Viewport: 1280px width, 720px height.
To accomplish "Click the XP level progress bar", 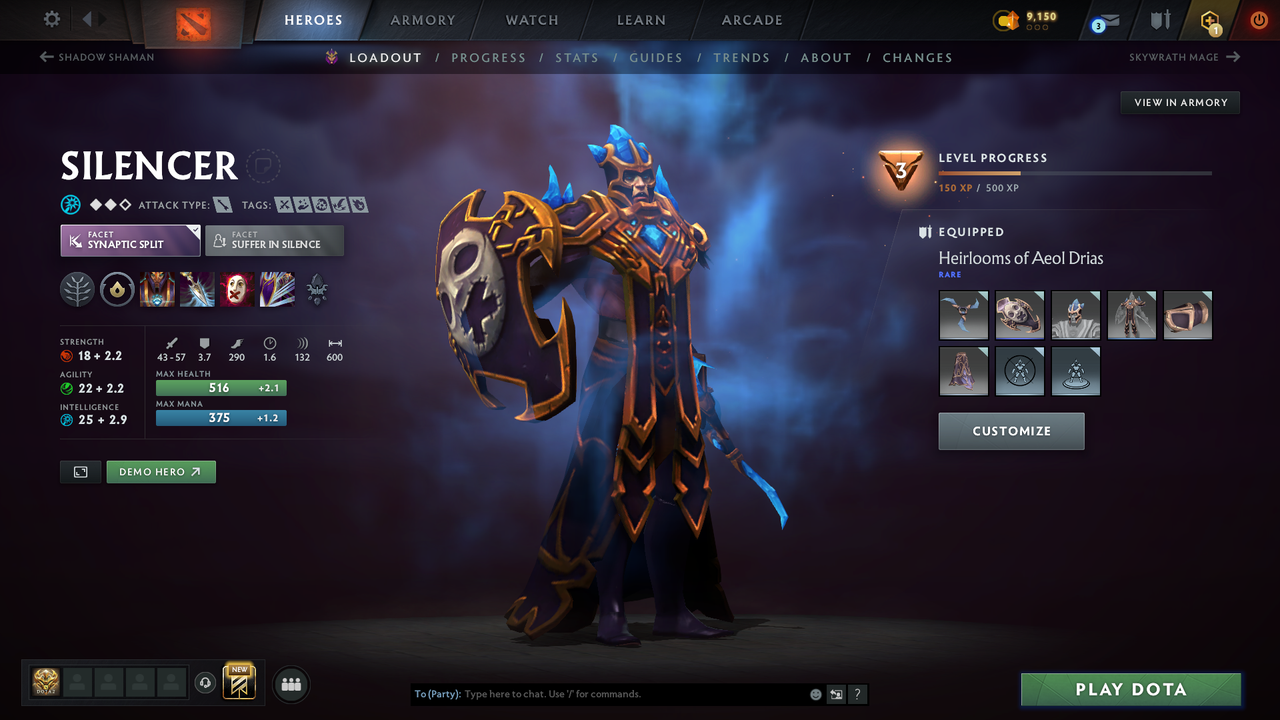I will tap(1076, 171).
